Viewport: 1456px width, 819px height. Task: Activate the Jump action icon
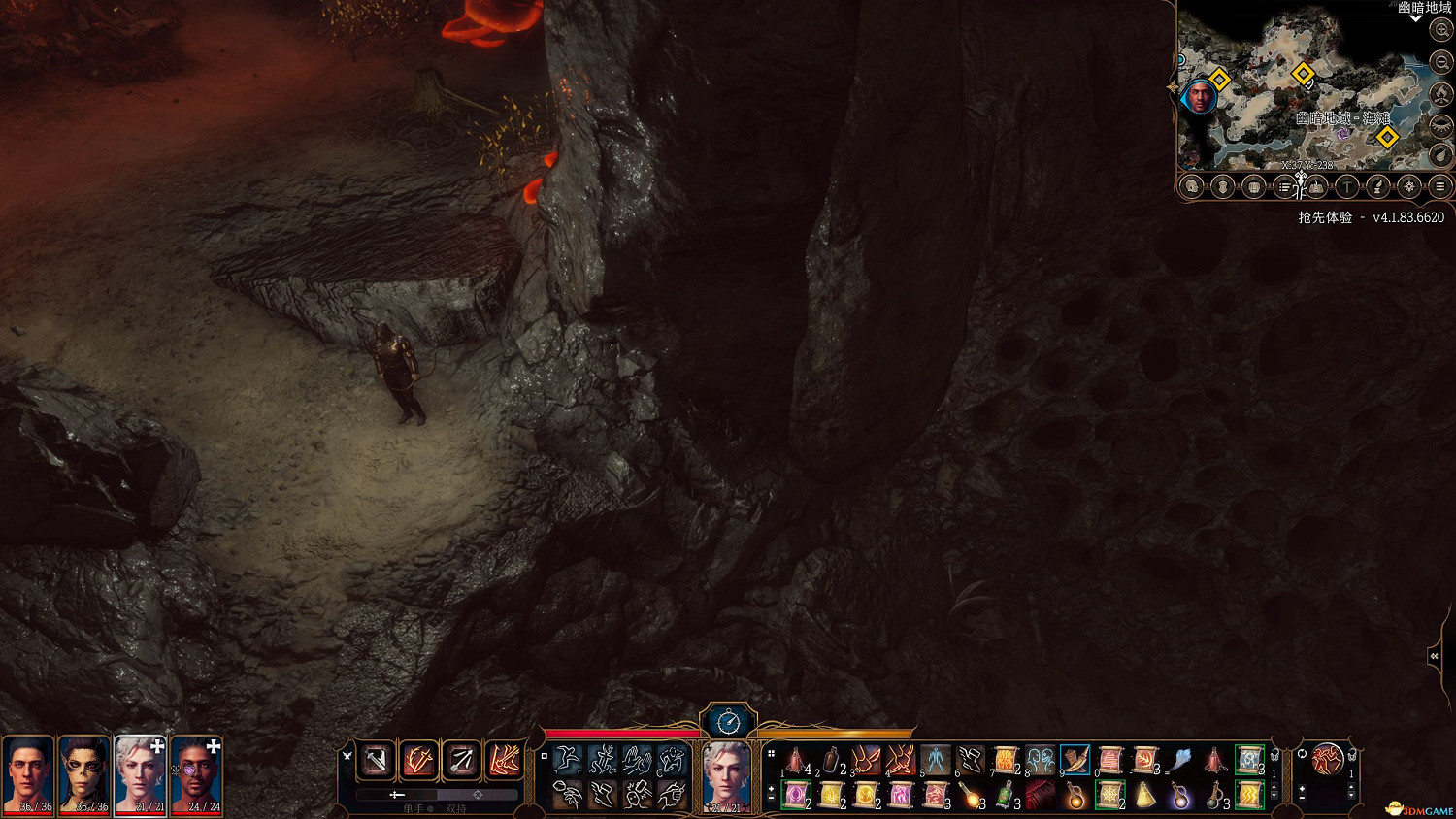[568, 760]
